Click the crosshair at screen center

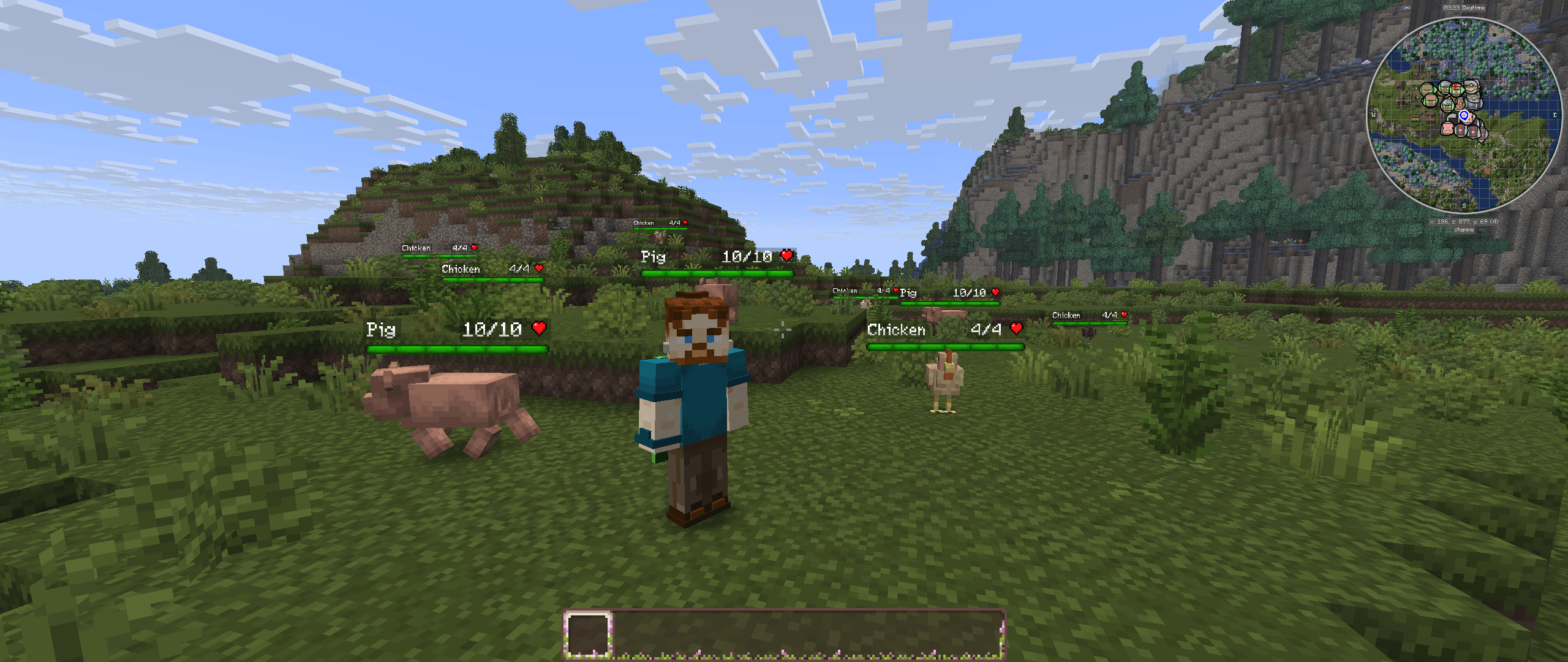click(x=784, y=331)
